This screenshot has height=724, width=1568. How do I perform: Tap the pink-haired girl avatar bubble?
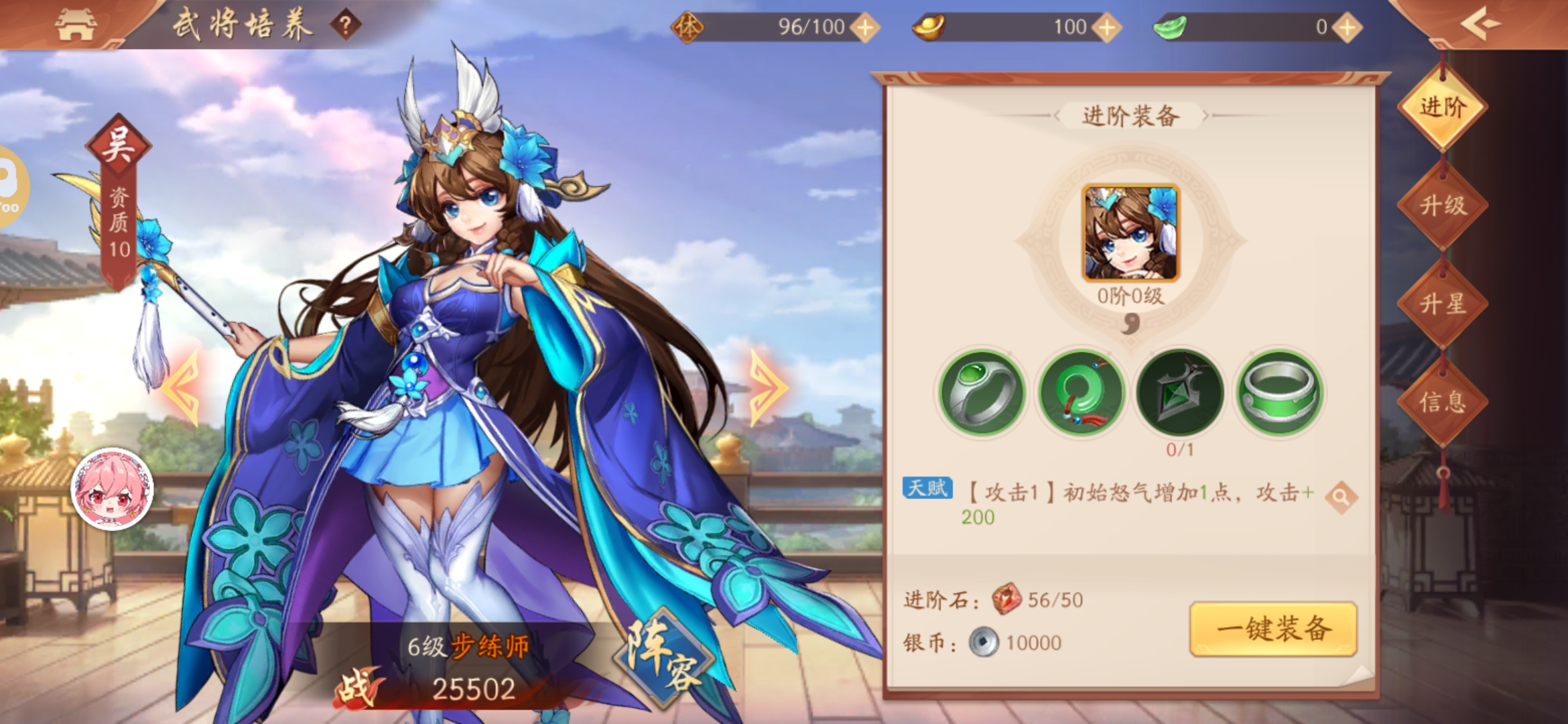(112, 489)
